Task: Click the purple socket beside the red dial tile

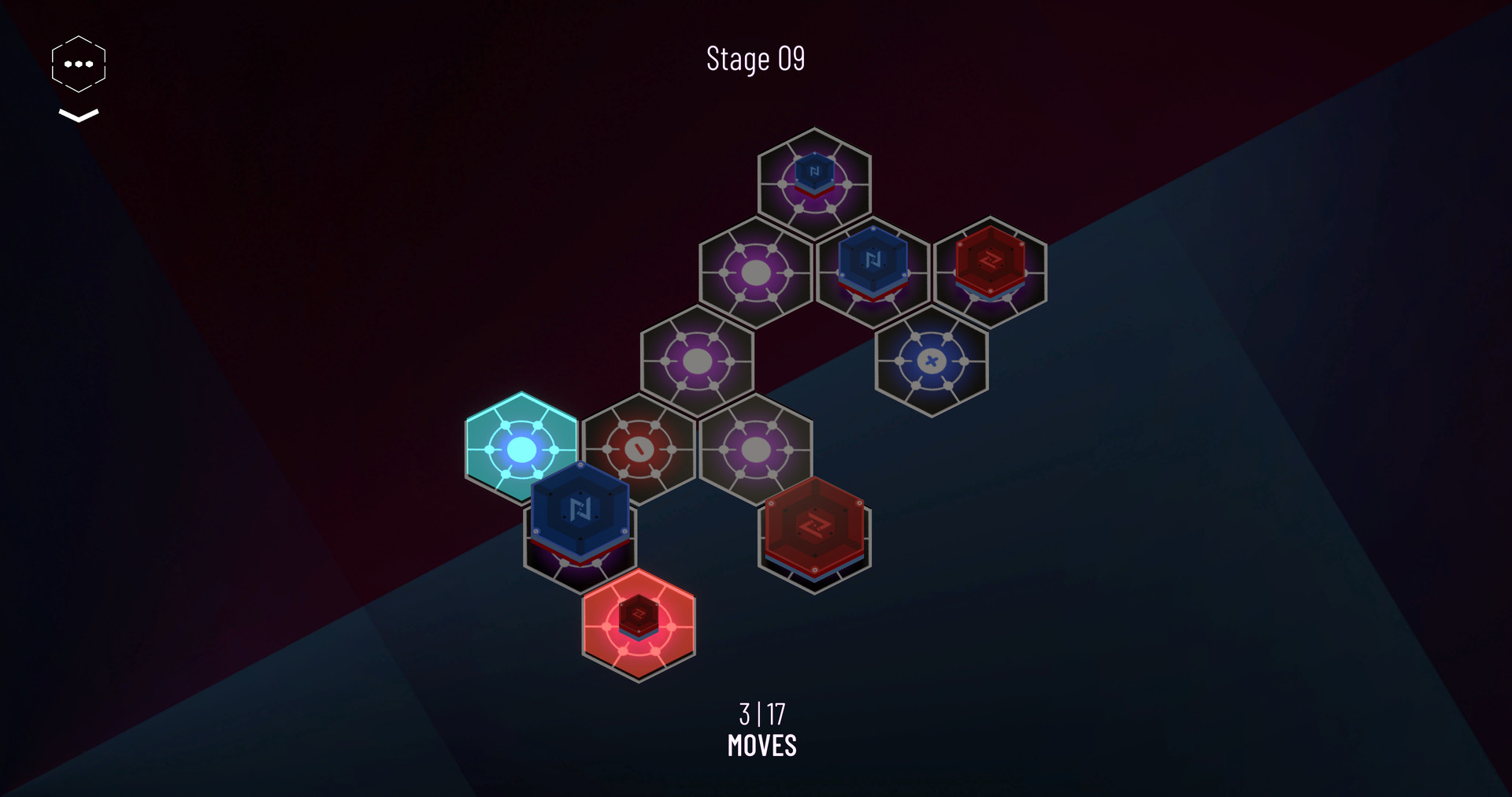Action: (x=757, y=450)
